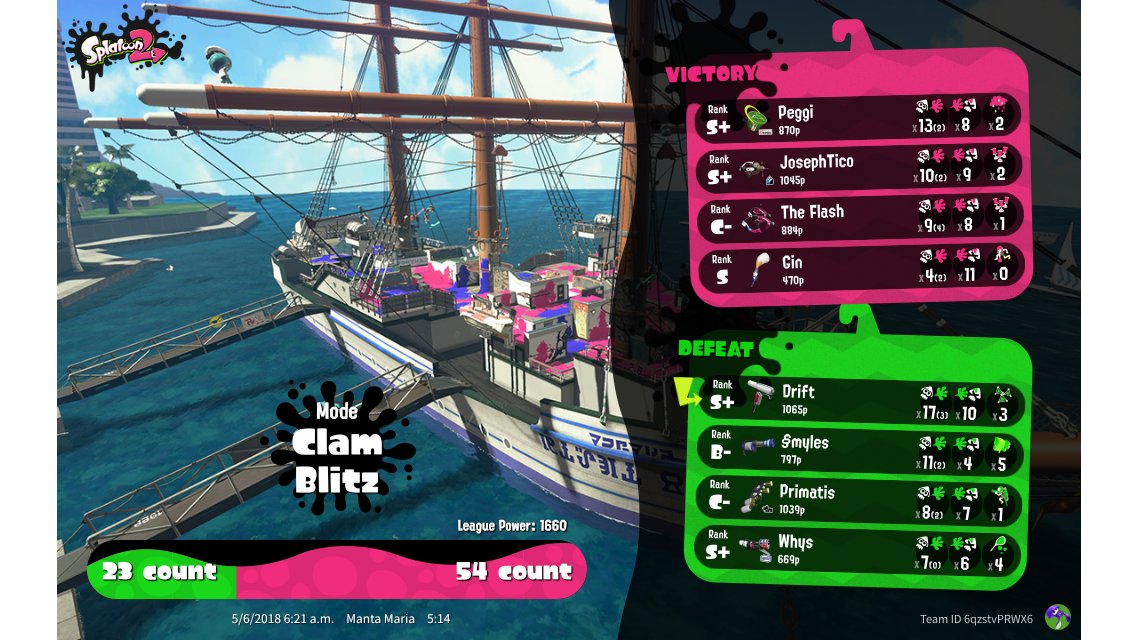Select Peggi's player row
This screenshot has width=1138, height=640.
click(x=858, y=118)
